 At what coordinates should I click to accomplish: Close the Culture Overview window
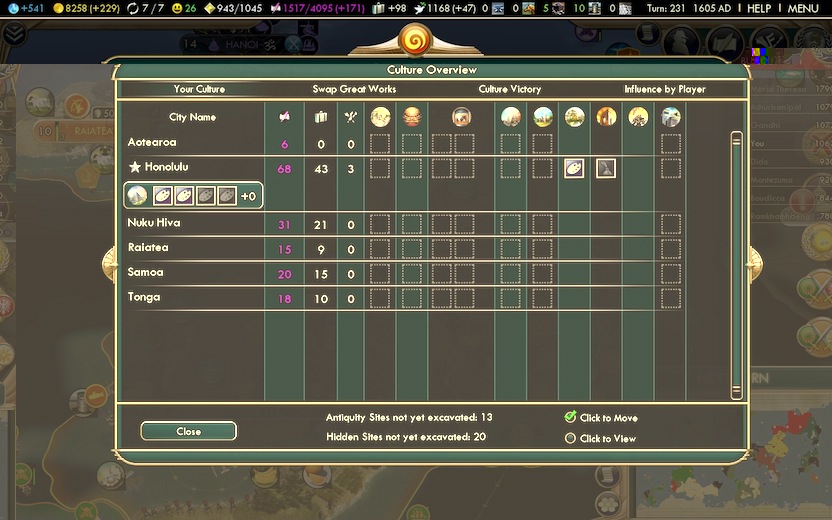[188, 431]
